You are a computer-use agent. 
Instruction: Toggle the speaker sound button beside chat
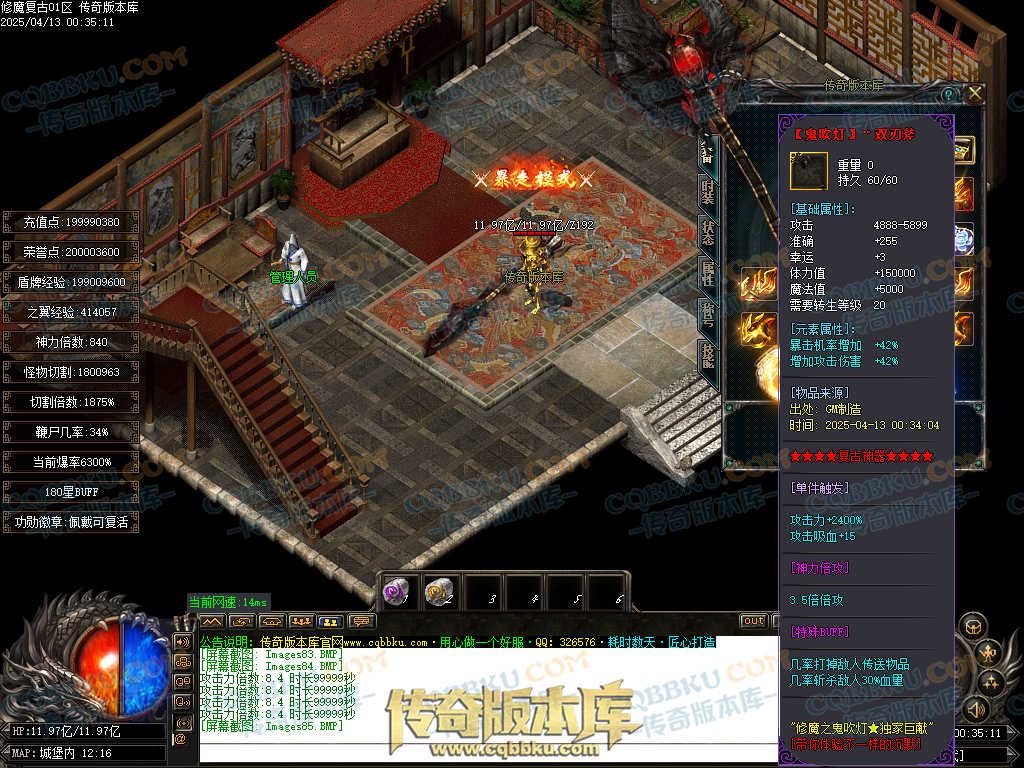tap(183, 641)
